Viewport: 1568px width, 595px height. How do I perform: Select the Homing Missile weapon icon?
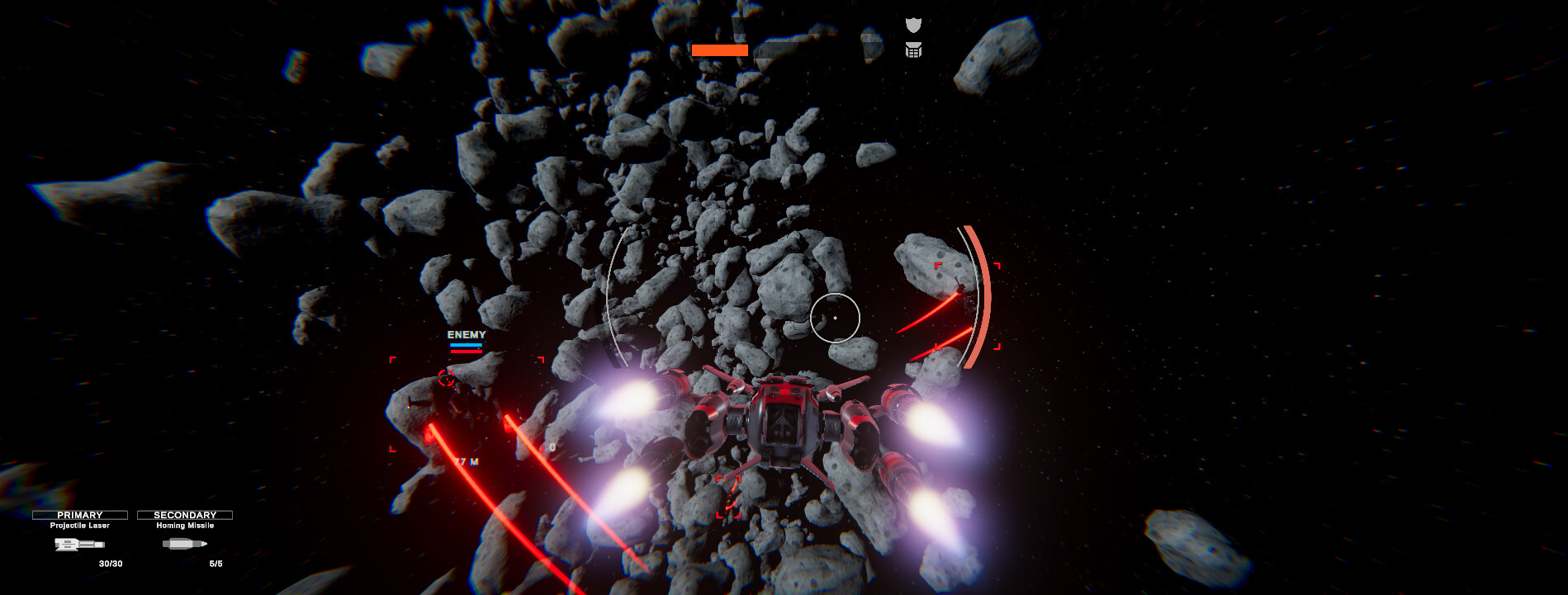click(x=186, y=545)
